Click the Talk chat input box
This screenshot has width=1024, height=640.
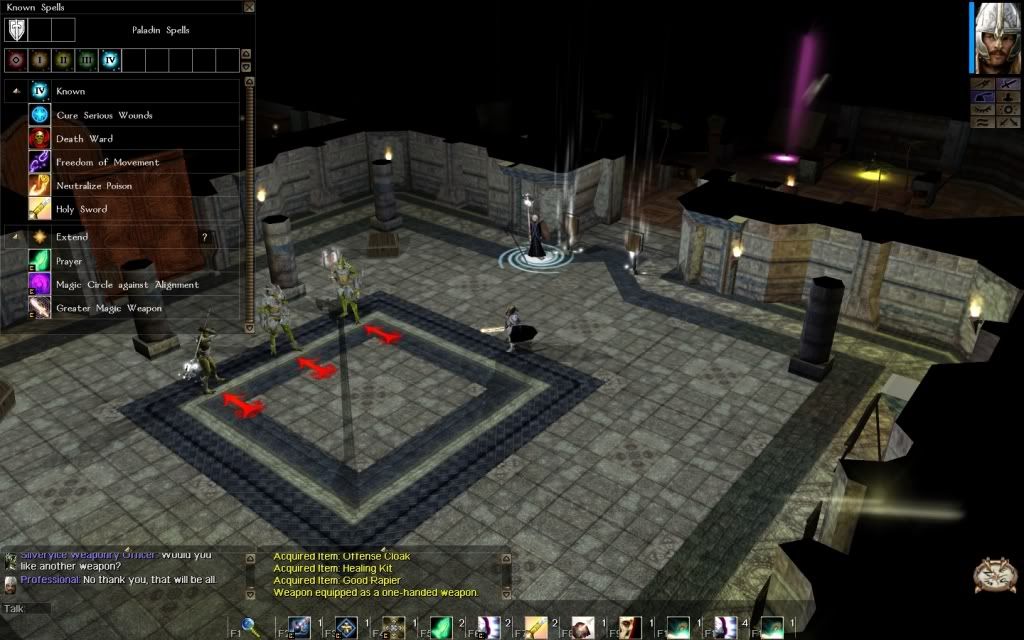pos(27,608)
